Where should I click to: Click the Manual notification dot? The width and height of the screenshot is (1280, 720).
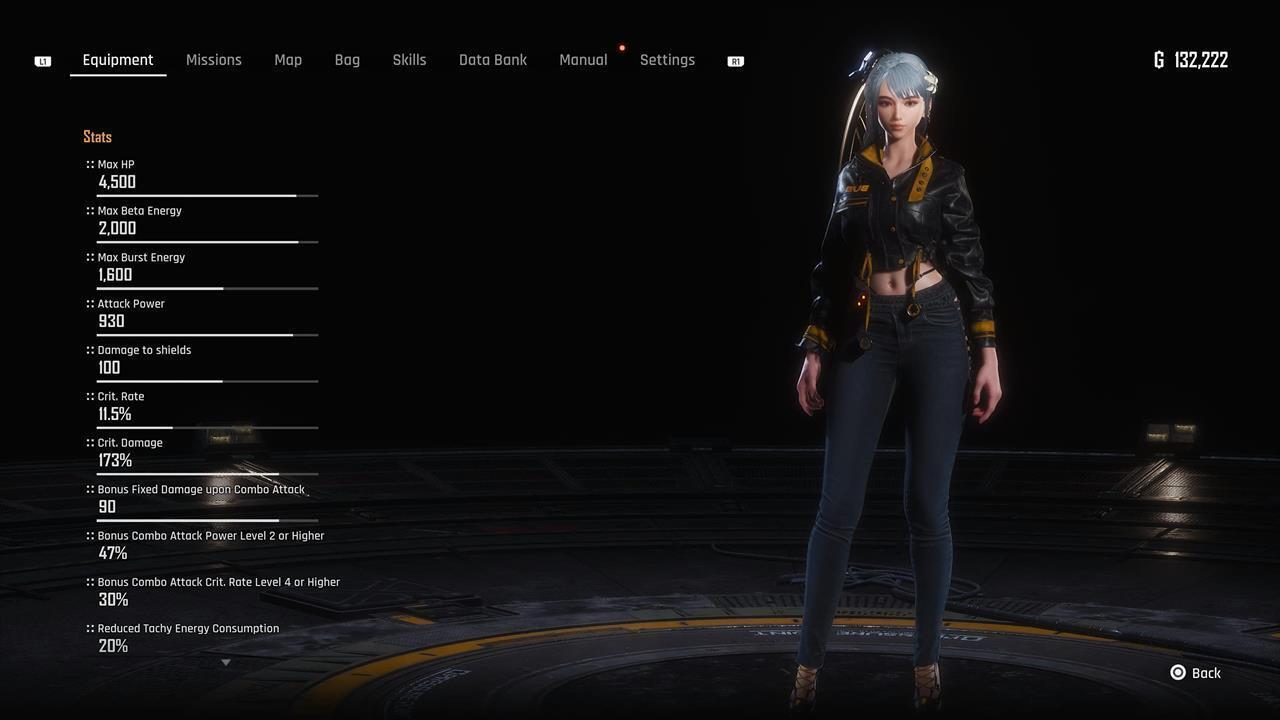[622, 47]
